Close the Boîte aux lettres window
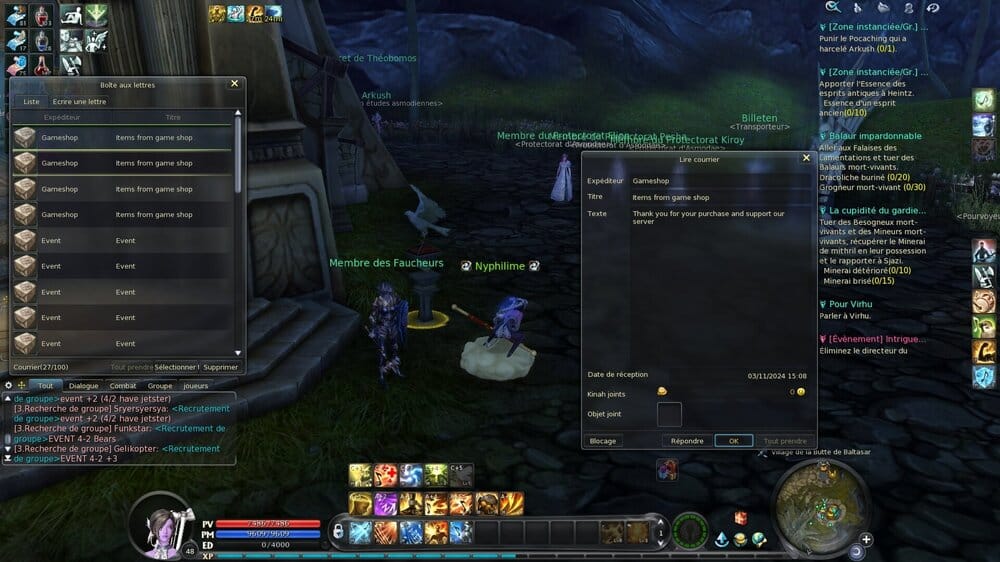The width and height of the screenshot is (1000, 562). click(x=235, y=84)
